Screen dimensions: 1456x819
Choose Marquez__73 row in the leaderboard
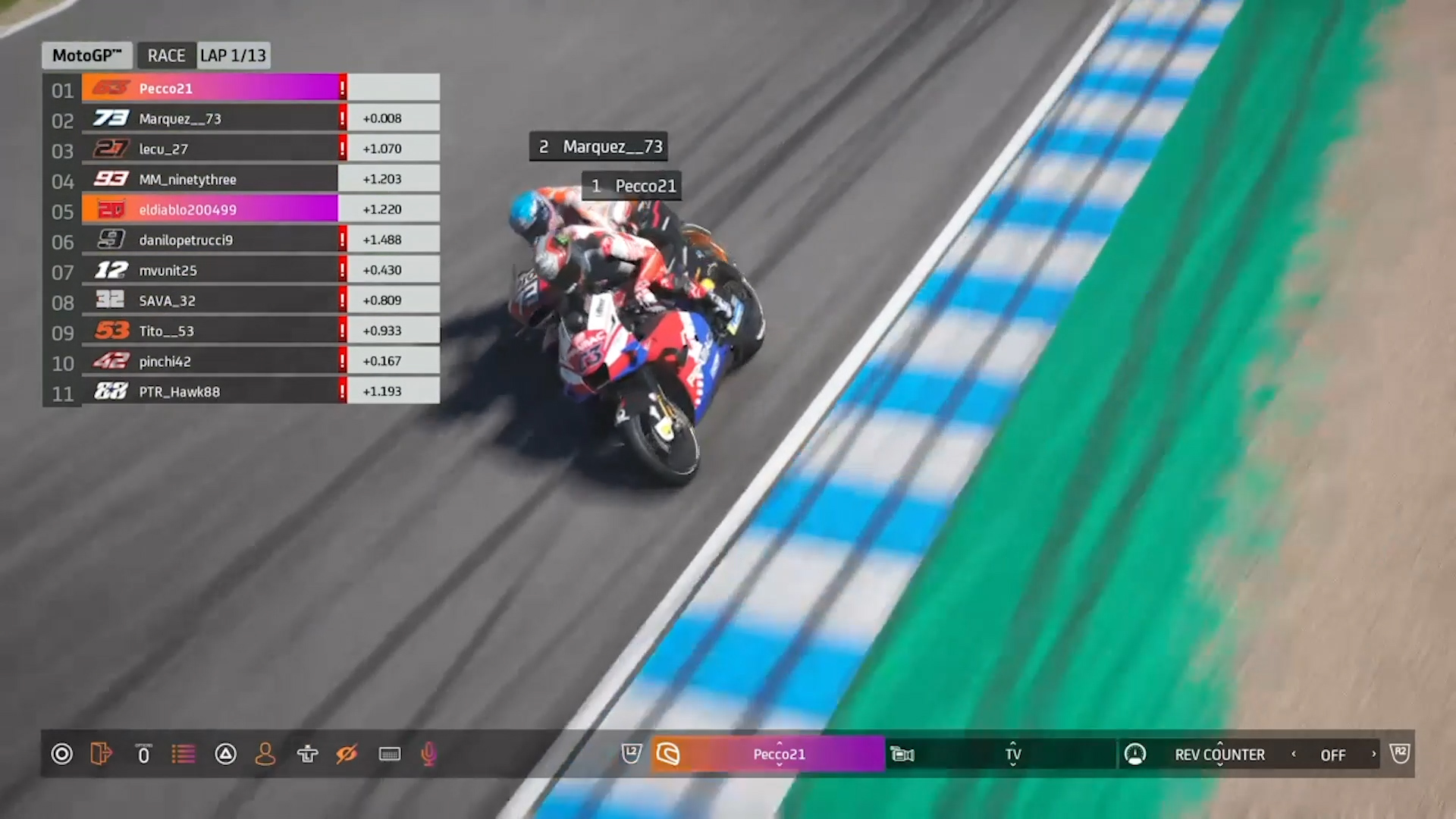point(212,118)
